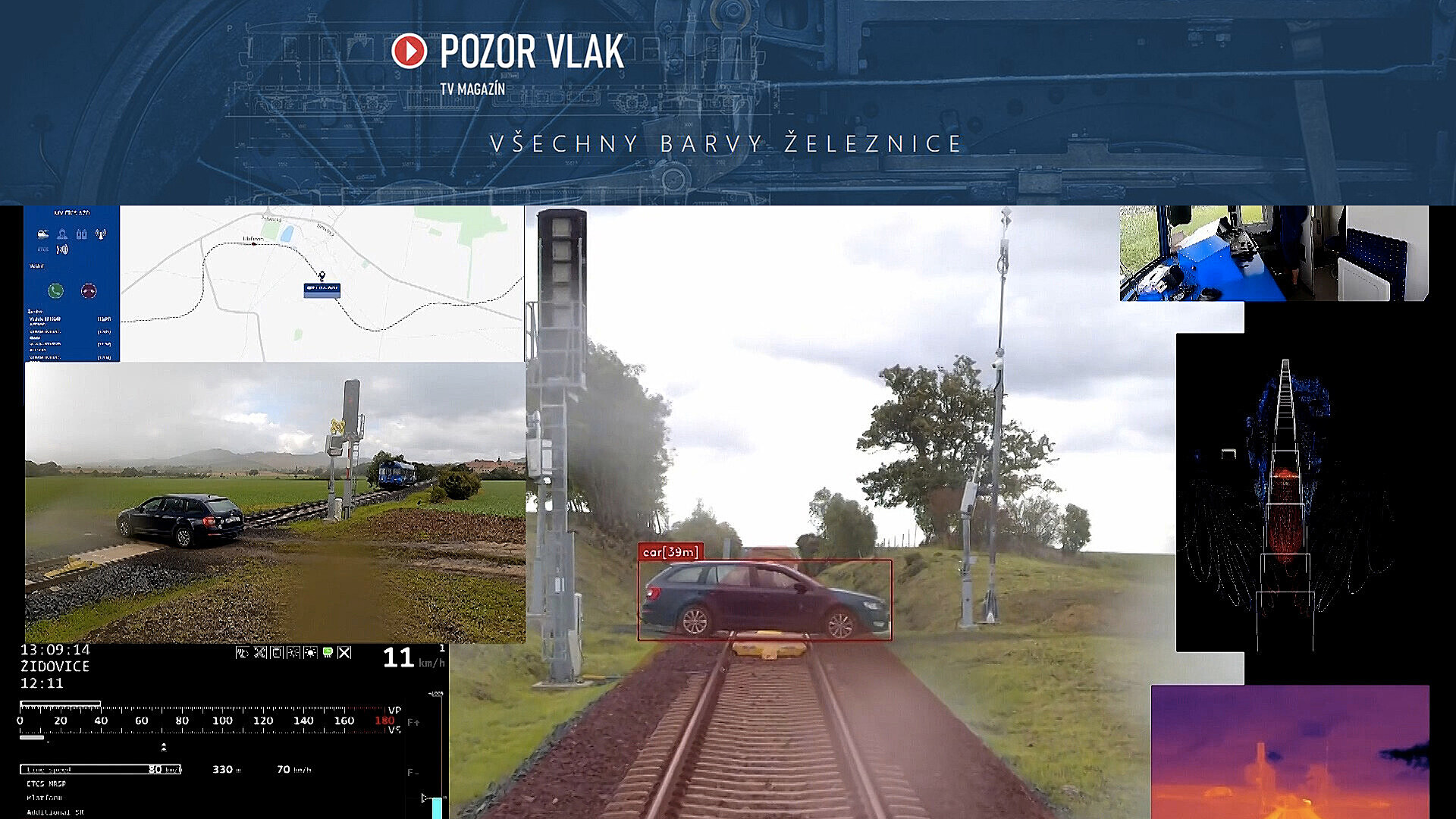Select the thermal camera view
This screenshot has width=1456, height=819.
[x=1289, y=752]
